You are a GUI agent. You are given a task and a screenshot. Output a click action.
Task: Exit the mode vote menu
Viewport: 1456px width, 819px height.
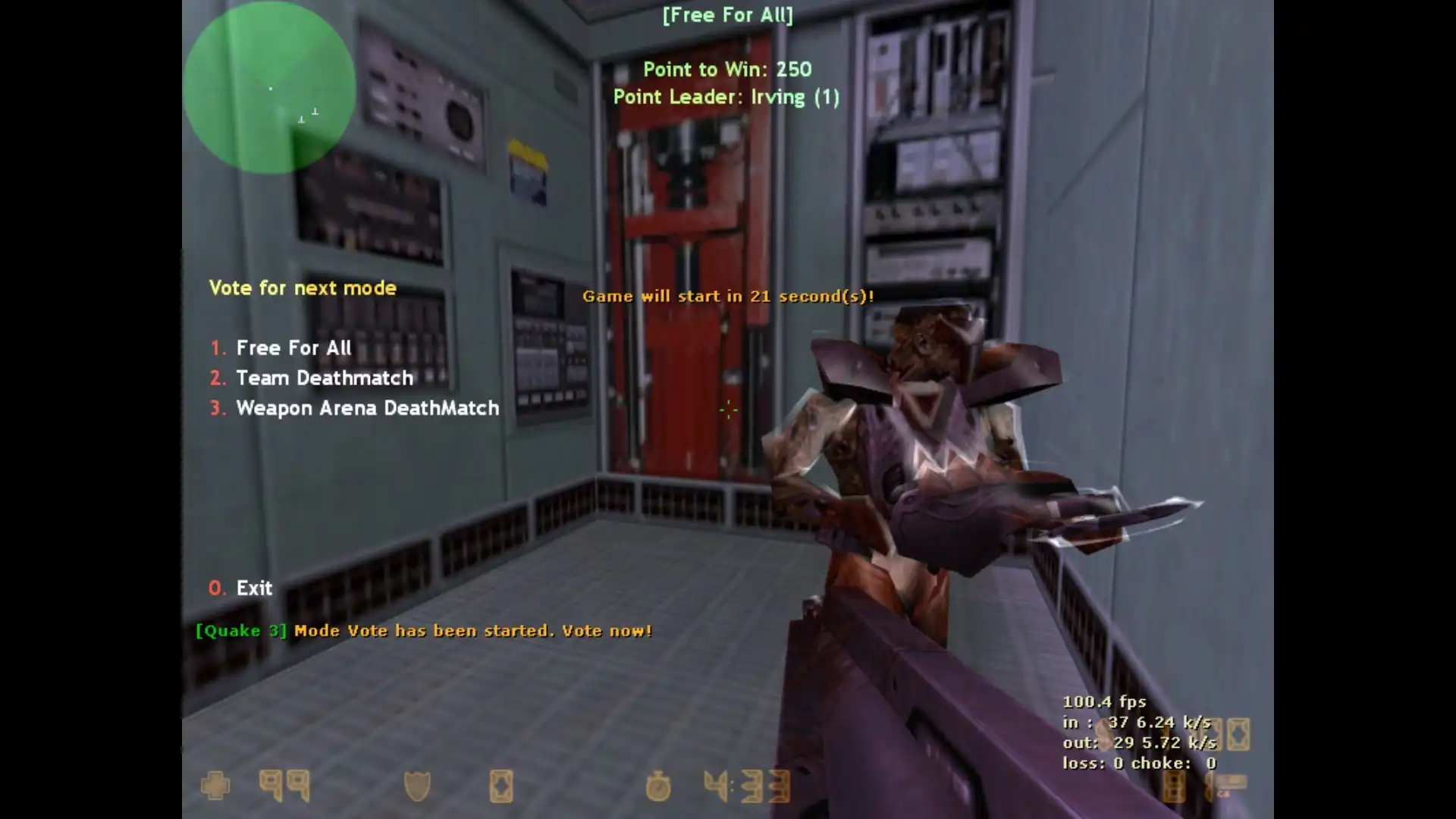click(253, 588)
